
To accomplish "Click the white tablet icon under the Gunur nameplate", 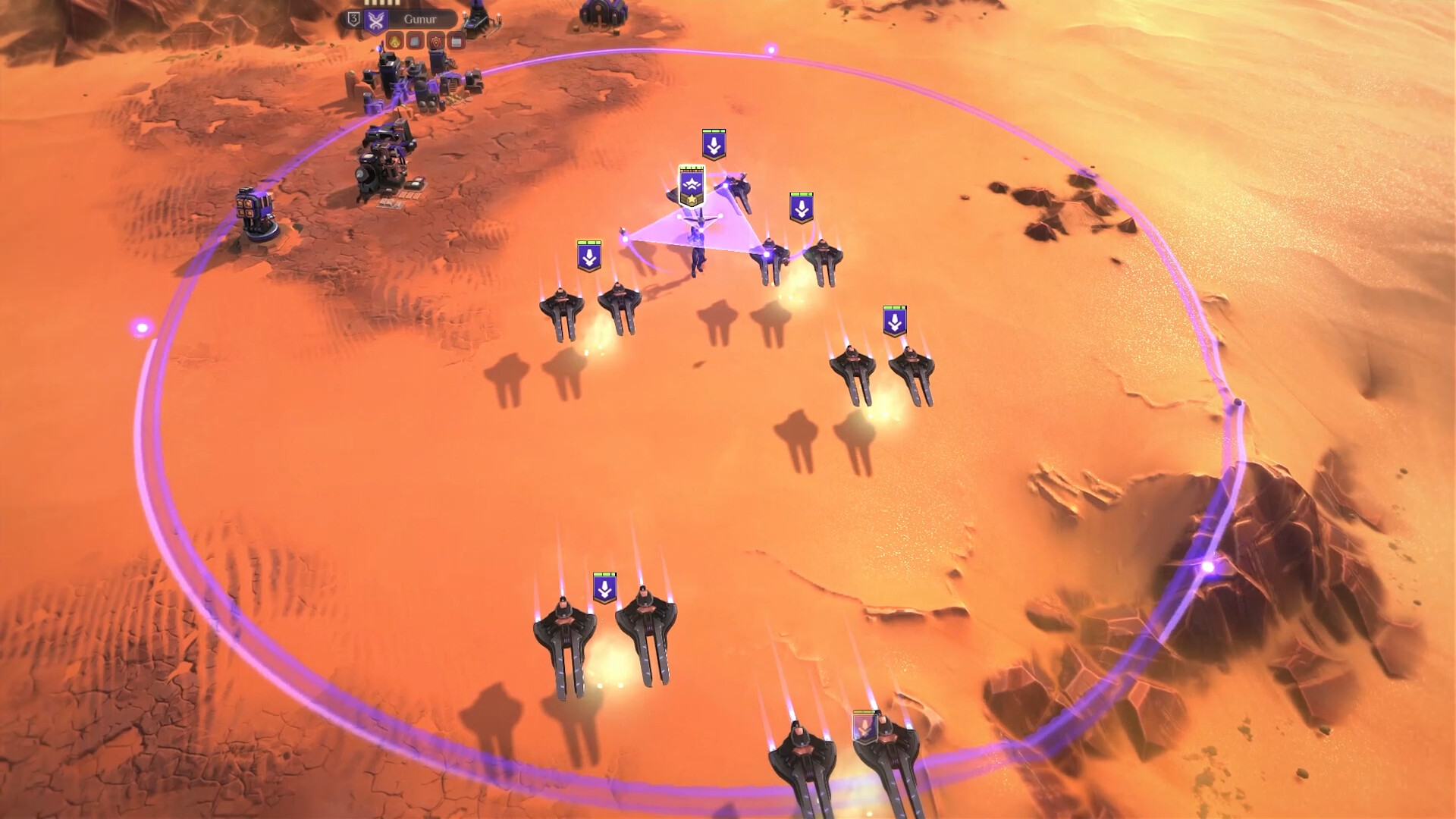I will (x=457, y=42).
